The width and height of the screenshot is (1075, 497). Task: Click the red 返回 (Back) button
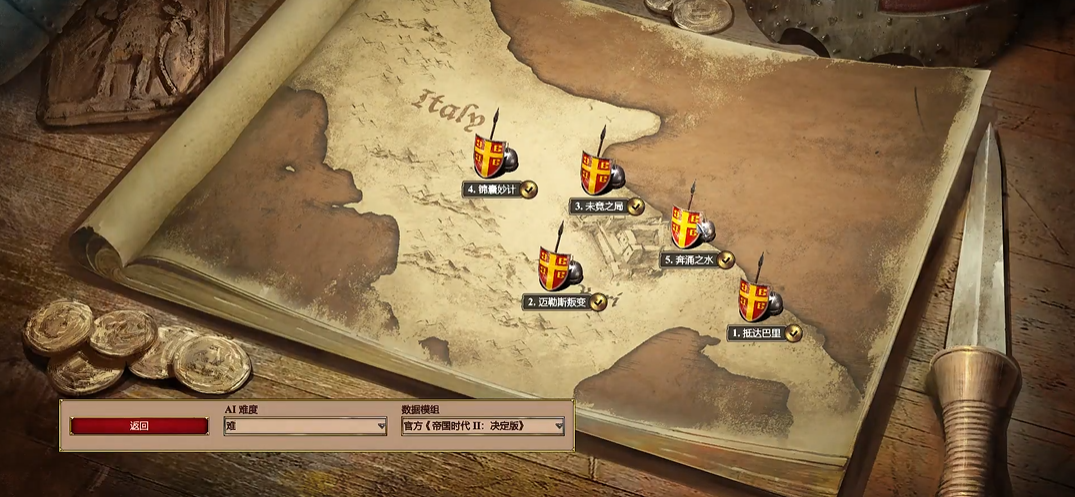click(139, 426)
